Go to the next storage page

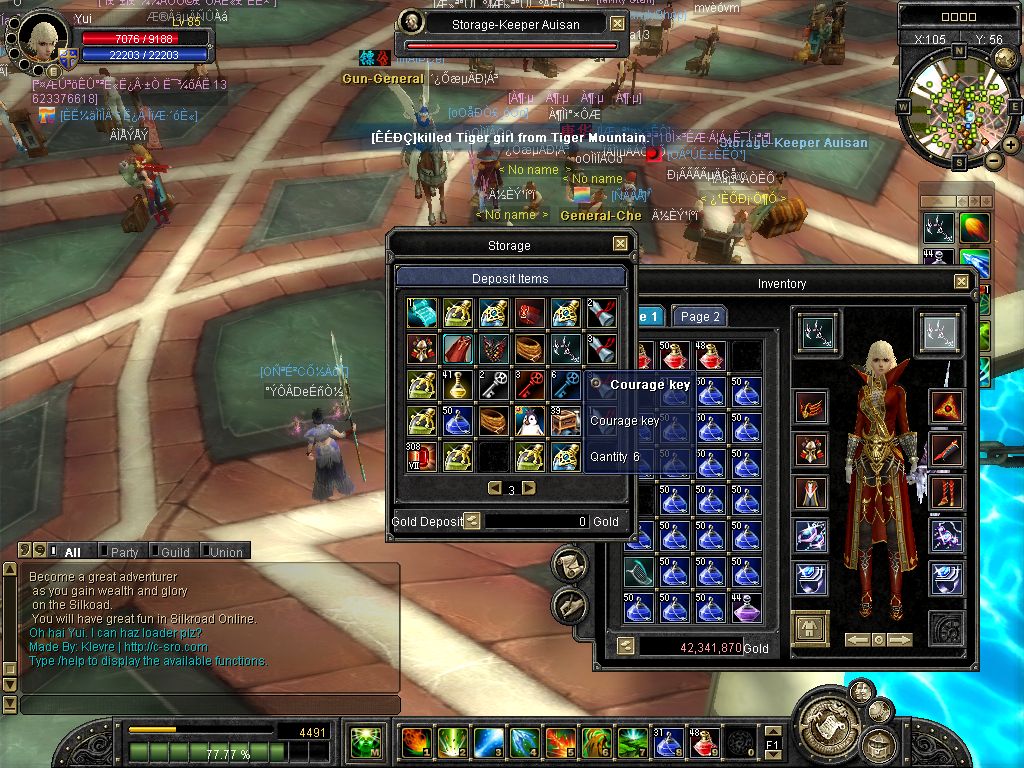point(529,488)
